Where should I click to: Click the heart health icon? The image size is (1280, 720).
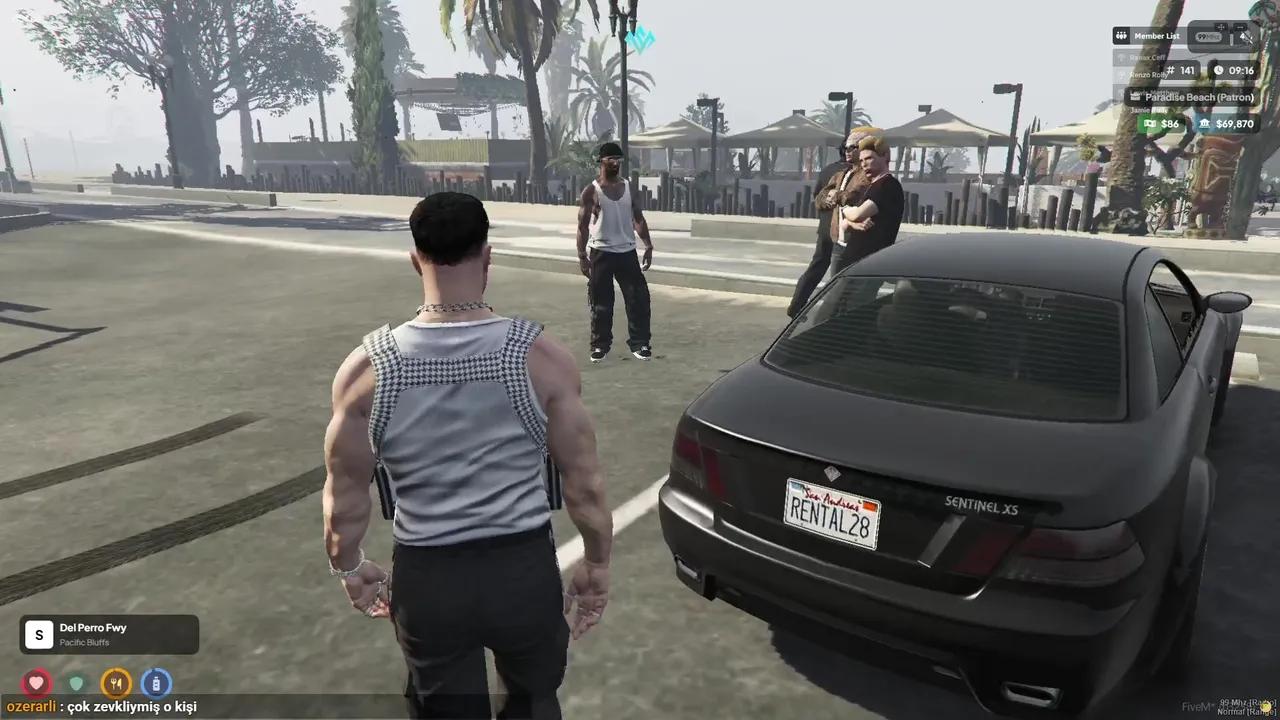(x=37, y=683)
